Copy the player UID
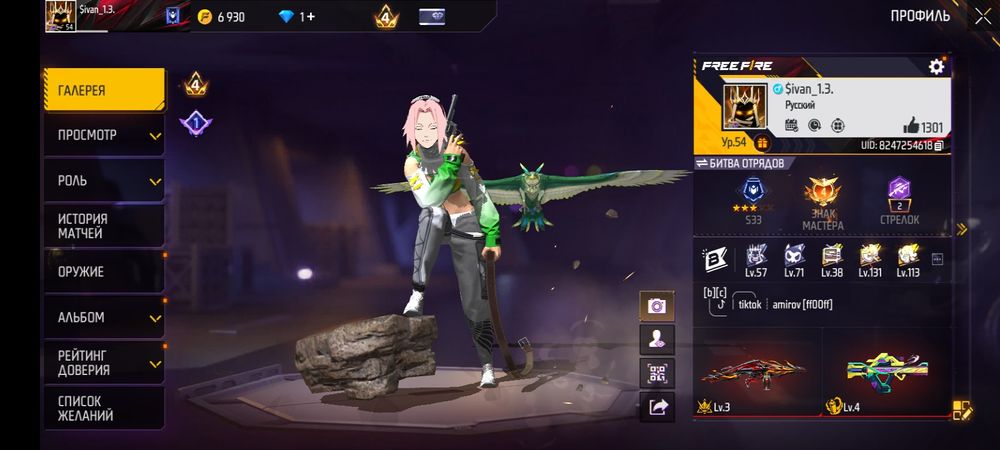The width and height of the screenshot is (1000, 450). point(939,146)
